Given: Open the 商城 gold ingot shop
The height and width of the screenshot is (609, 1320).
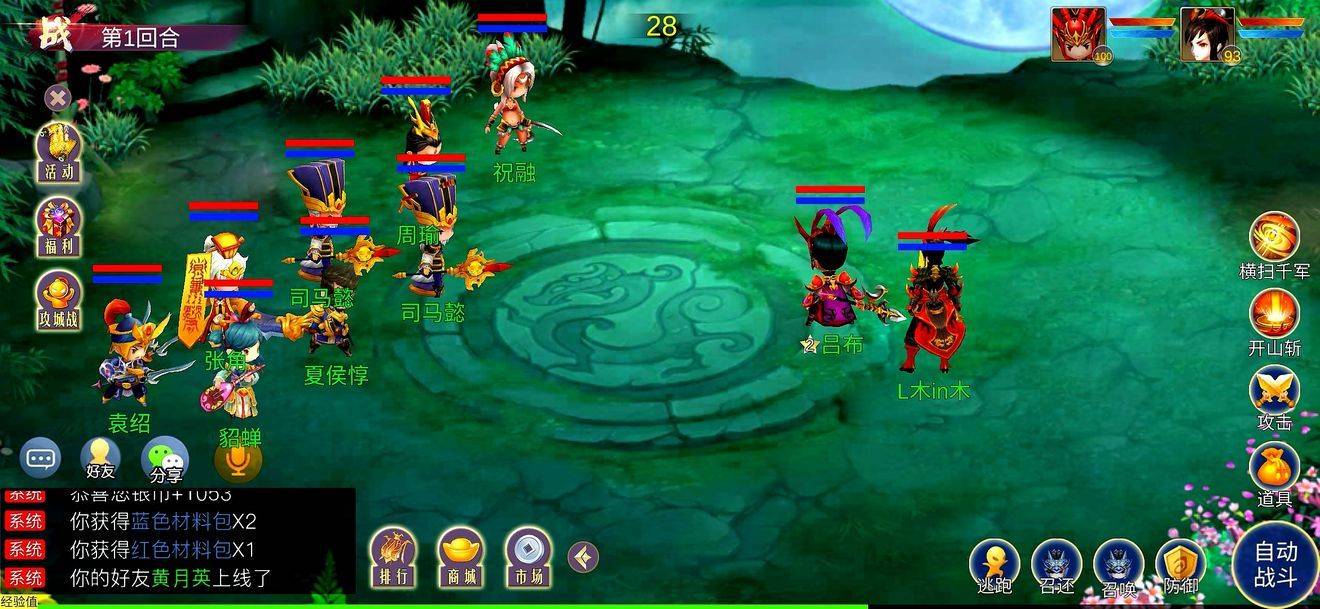Looking at the screenshot, I should [x=461, y=554].
